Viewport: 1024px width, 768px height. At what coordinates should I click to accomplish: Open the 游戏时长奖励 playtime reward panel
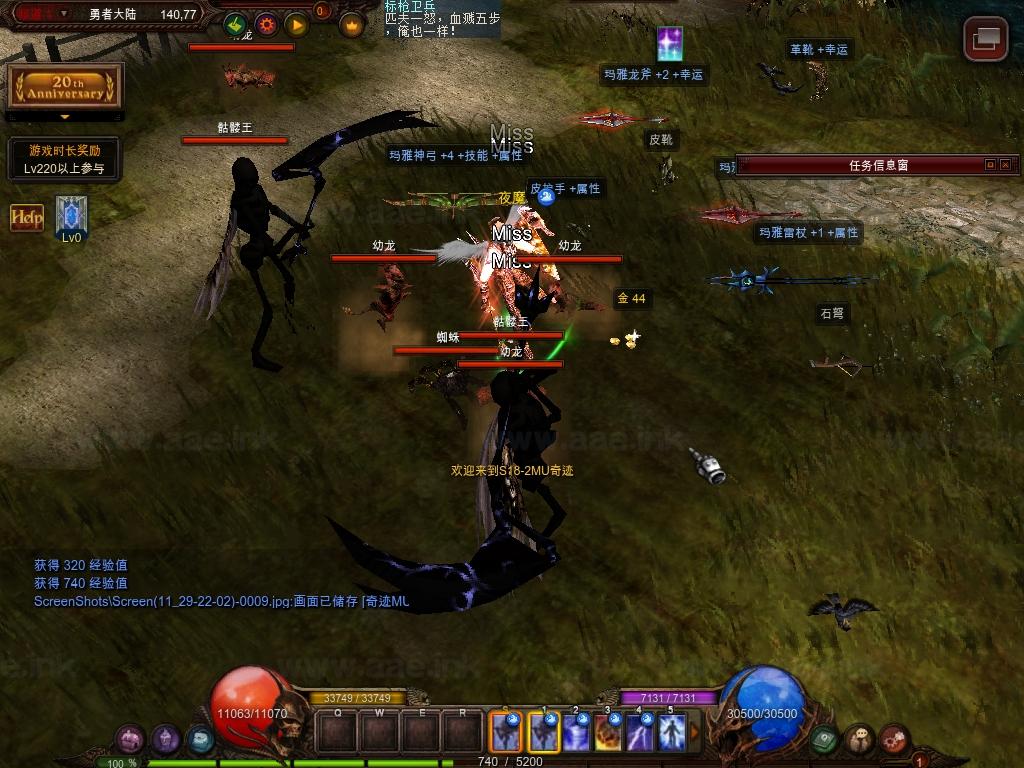coord(64,159)
